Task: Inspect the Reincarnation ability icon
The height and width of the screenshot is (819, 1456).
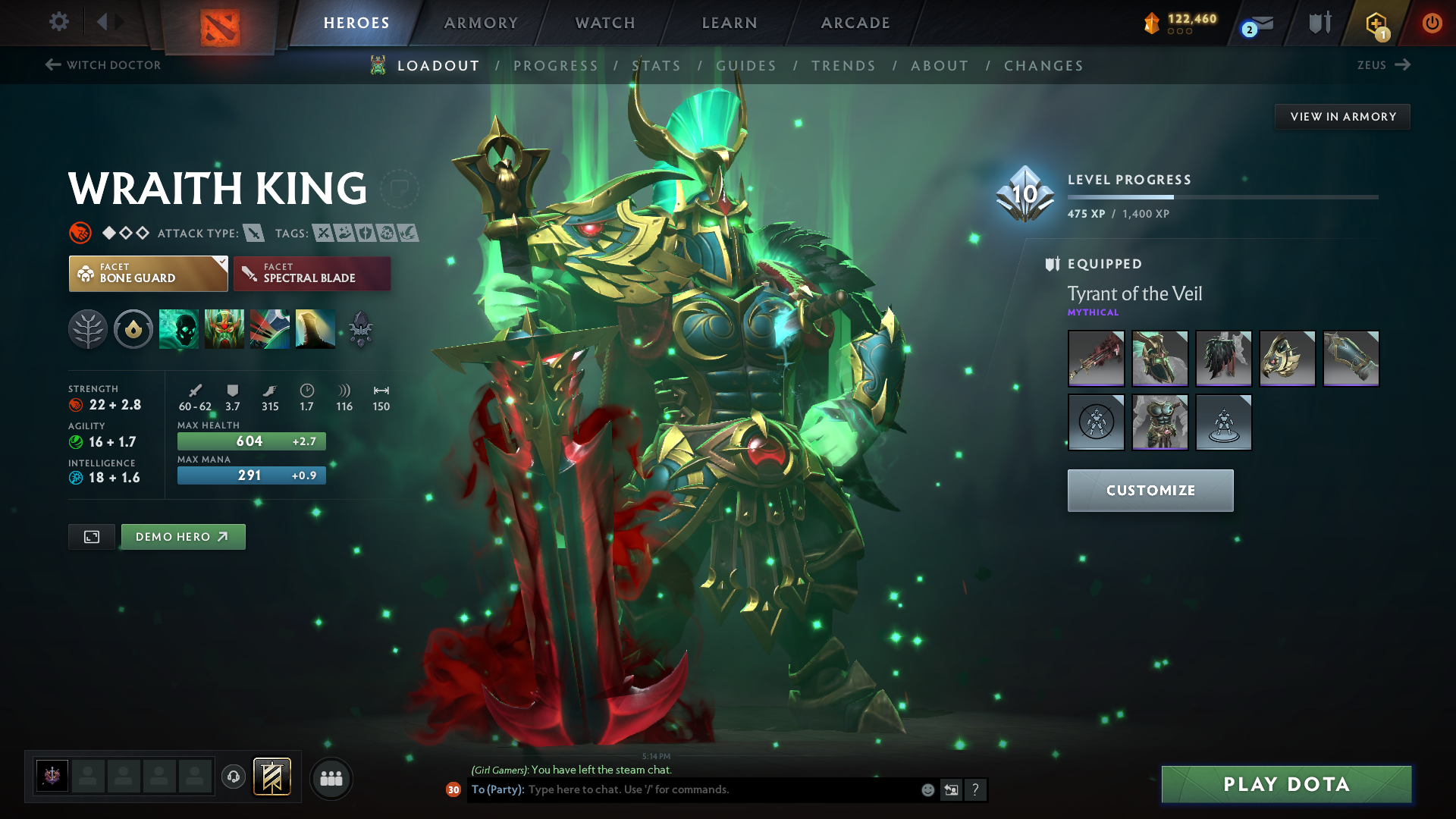Action: [x=315, y=329]
